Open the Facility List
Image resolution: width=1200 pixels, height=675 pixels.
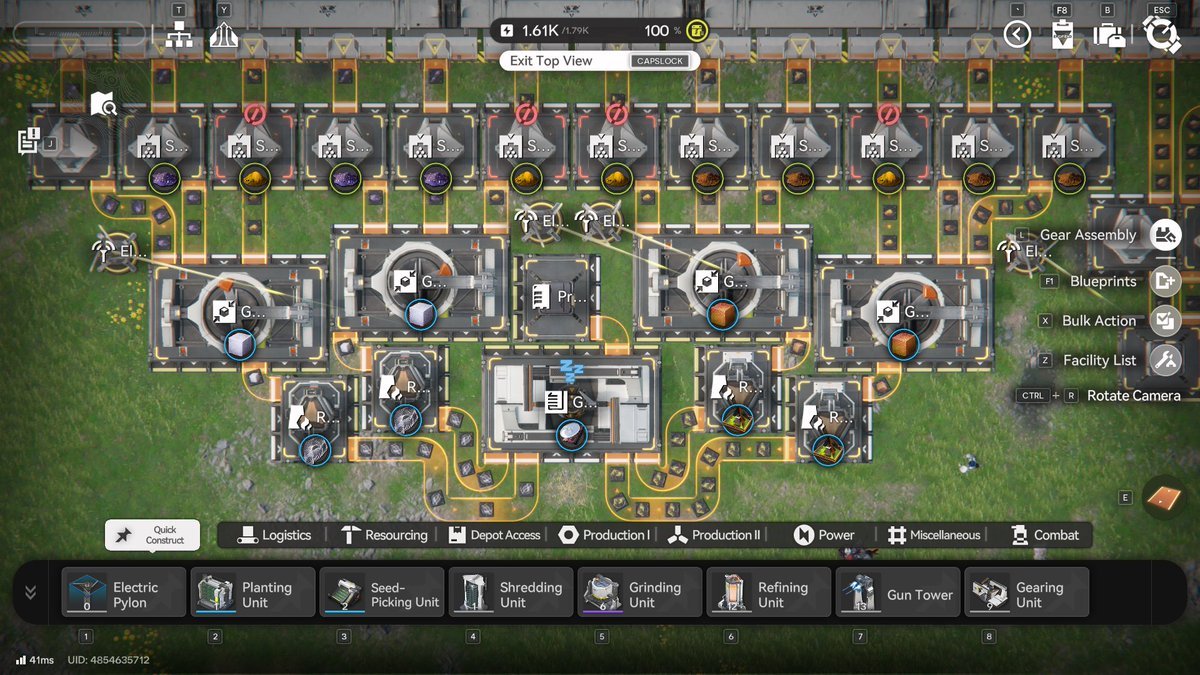[x=1165, y=360]
